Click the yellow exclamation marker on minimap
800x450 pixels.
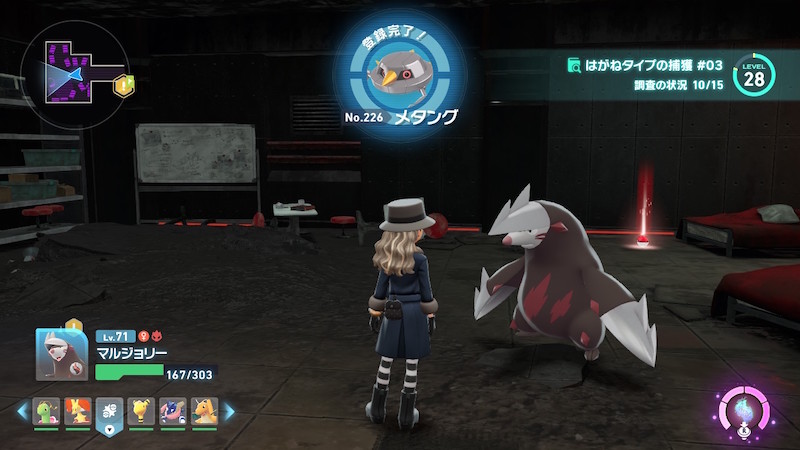tap(125, 85)
